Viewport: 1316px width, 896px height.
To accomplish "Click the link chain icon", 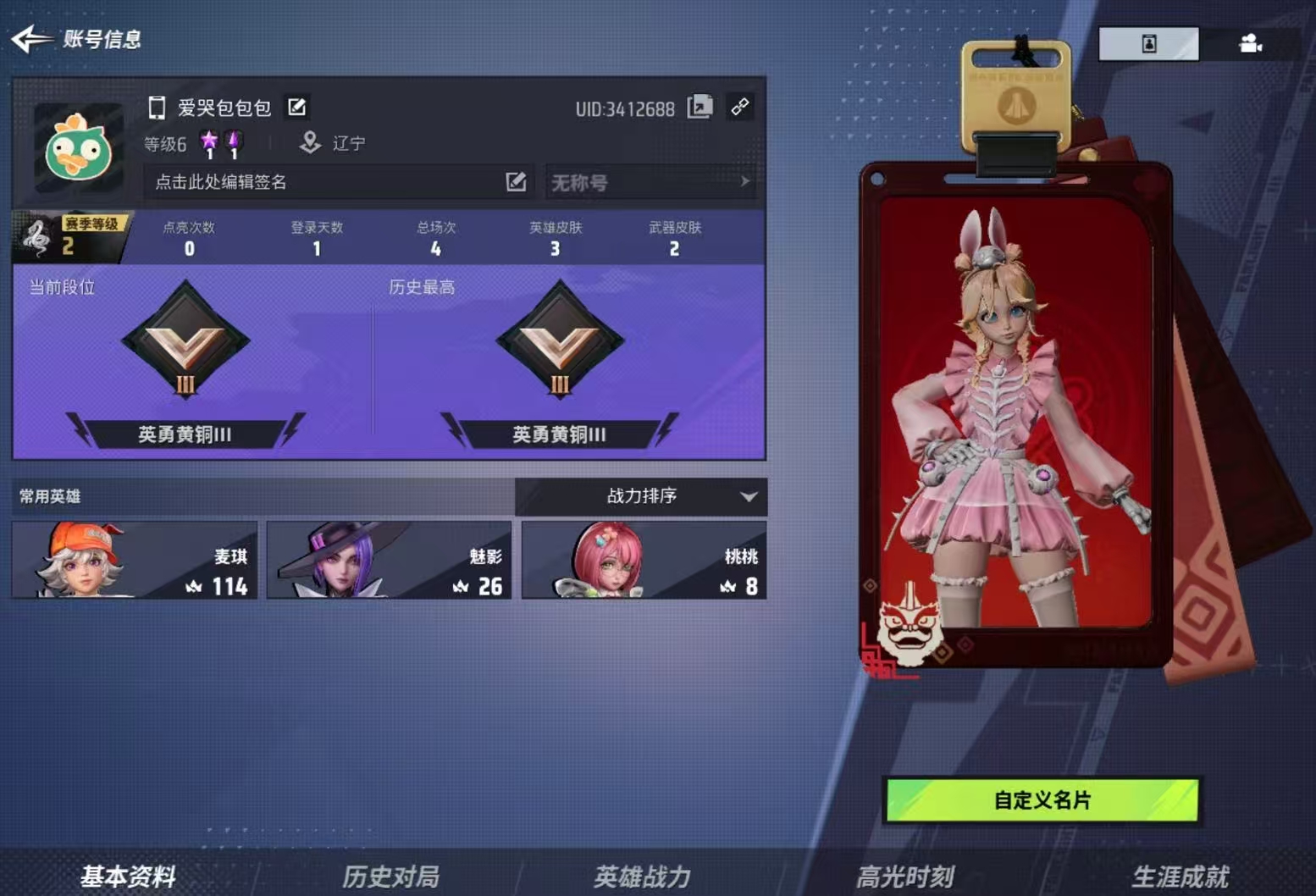I will tap(740, 107).
